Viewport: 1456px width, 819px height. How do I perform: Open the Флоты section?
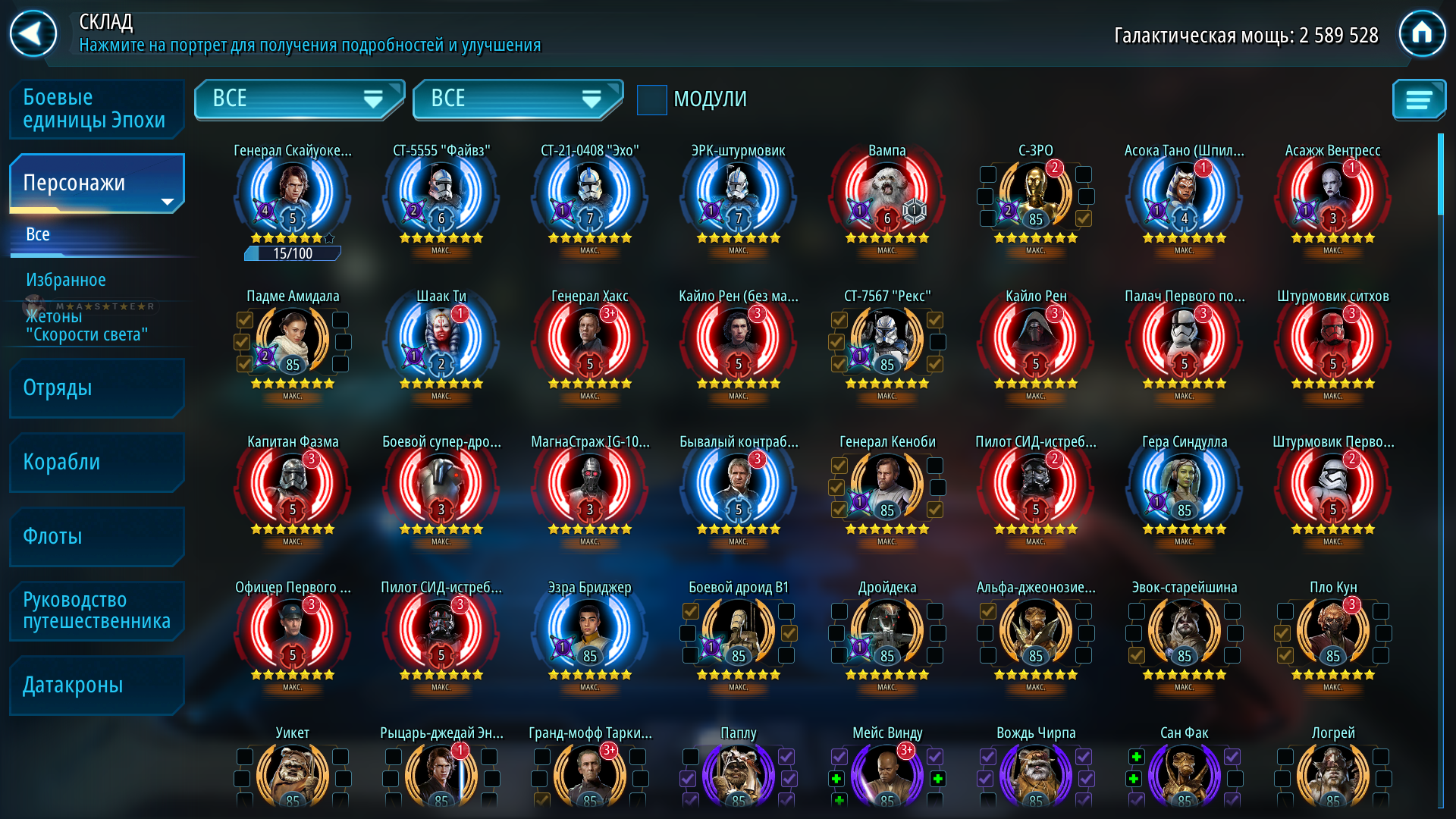point(96,536)
